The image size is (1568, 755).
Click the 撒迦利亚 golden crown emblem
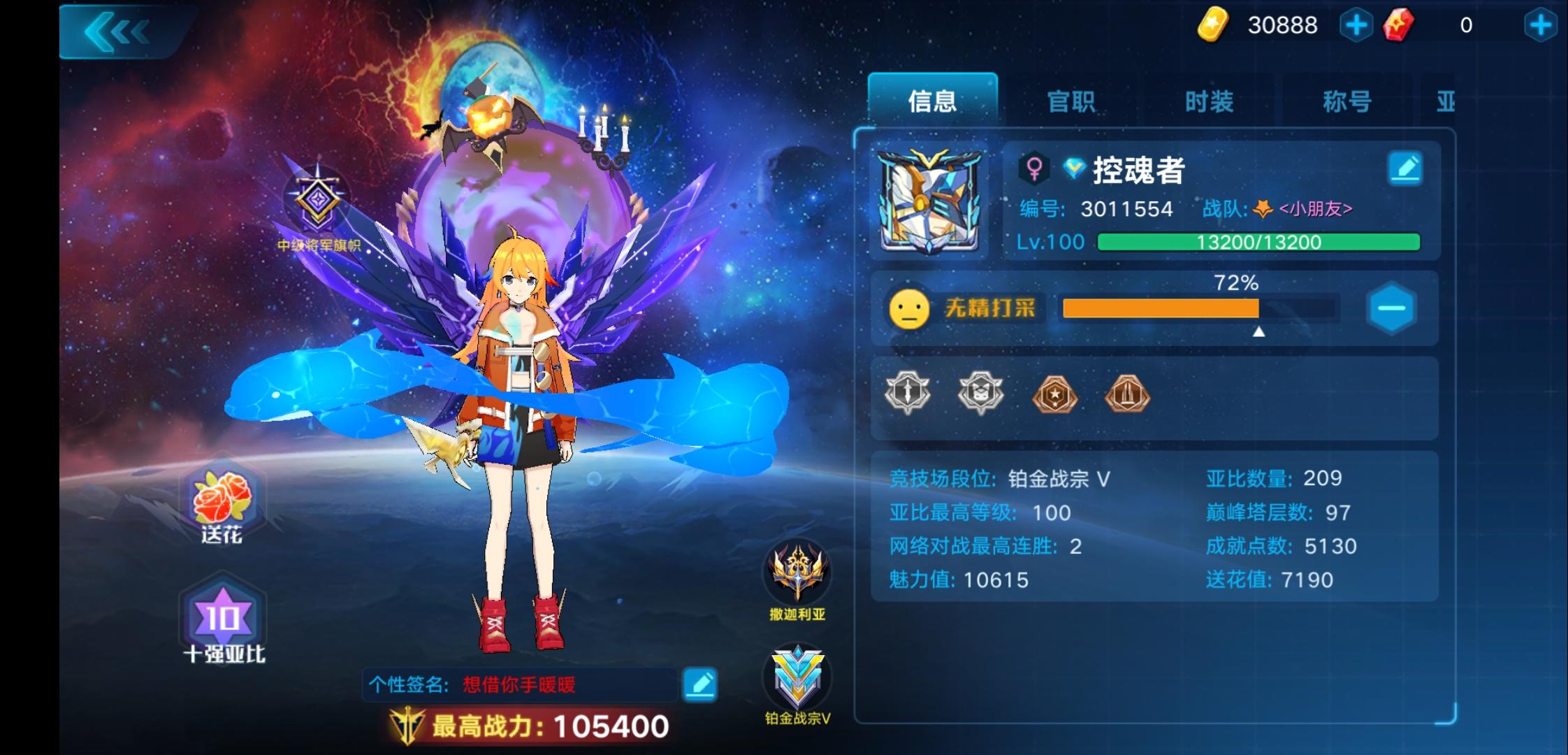click(x=797, y=575)
